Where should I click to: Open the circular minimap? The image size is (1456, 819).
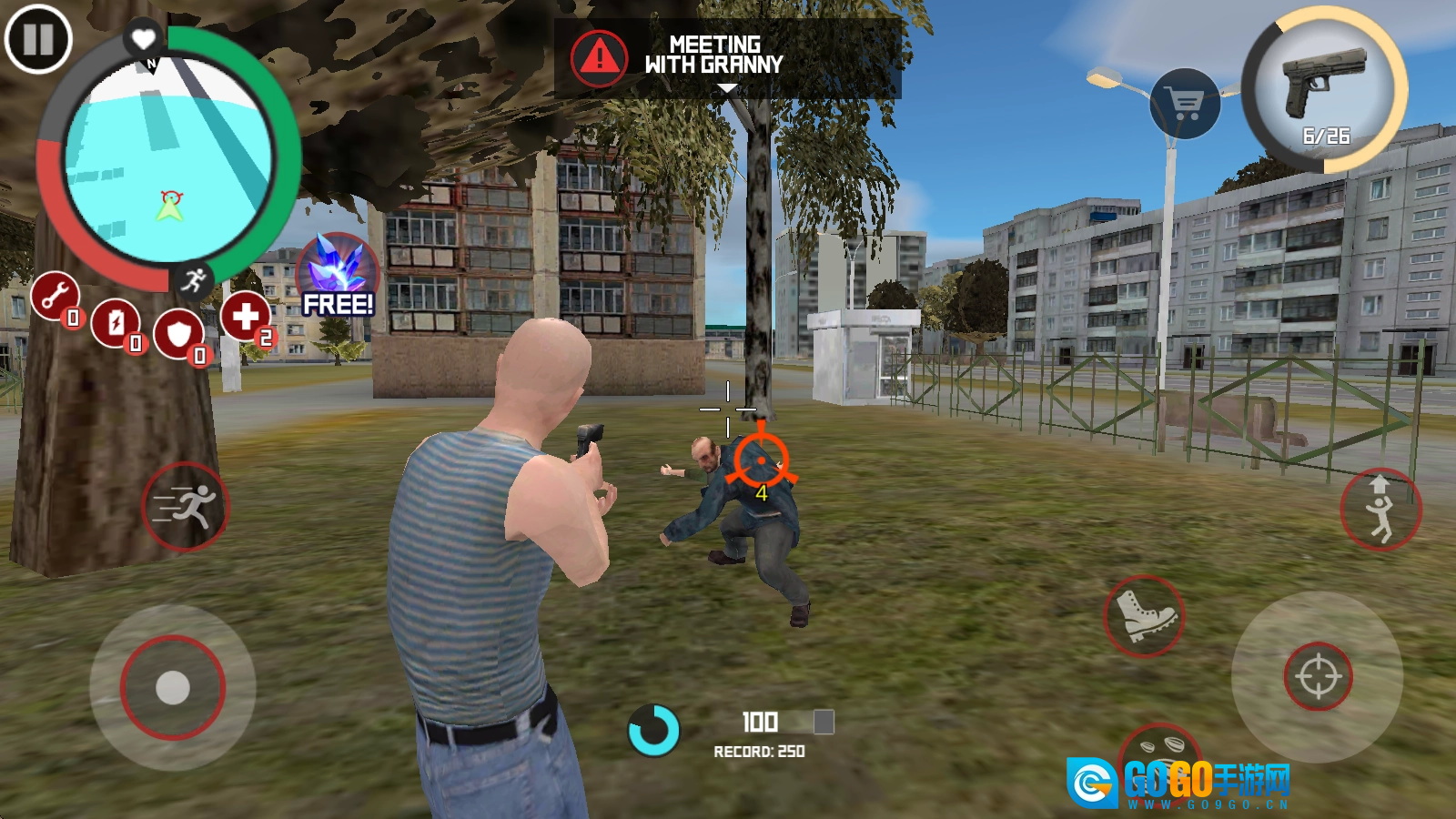coord(168,161)
